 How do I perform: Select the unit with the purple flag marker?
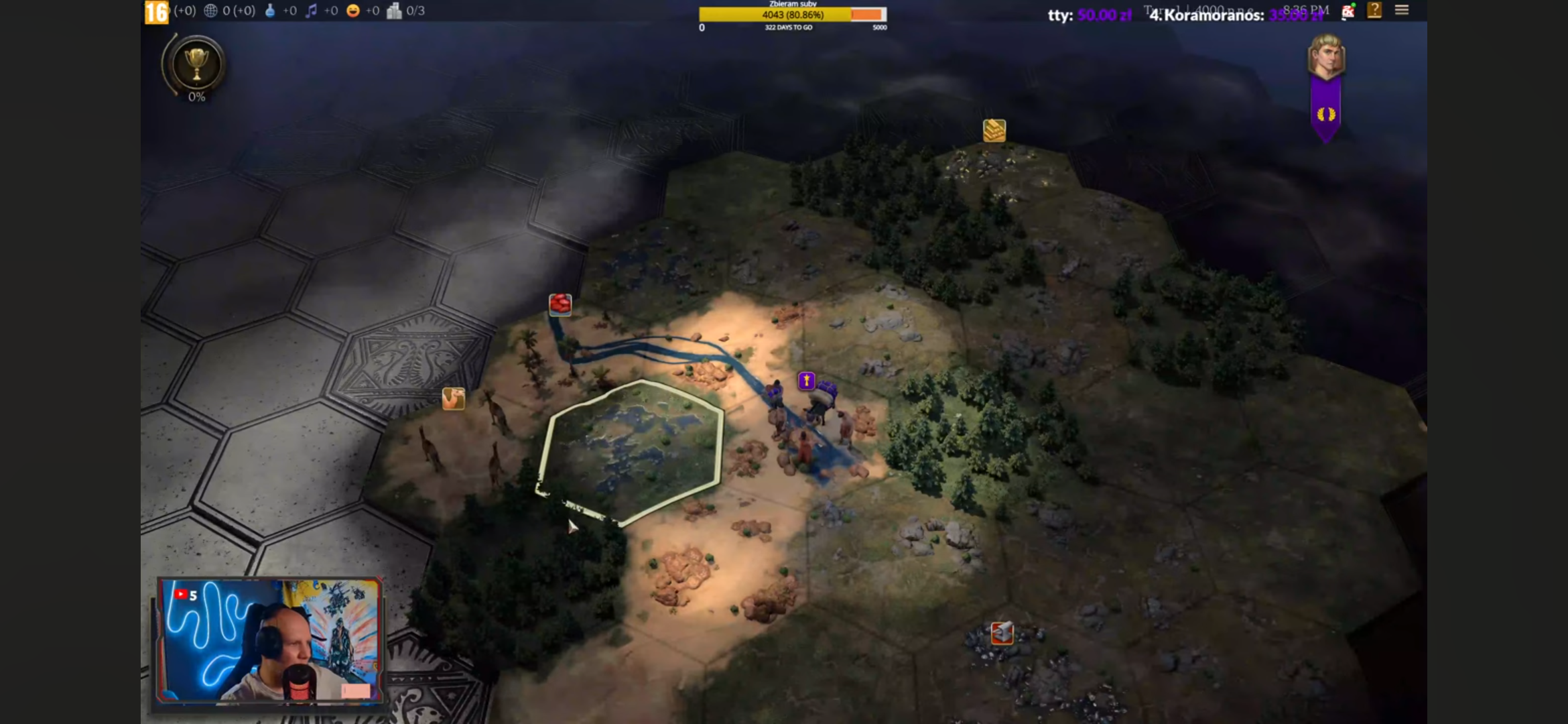point(807,381)
